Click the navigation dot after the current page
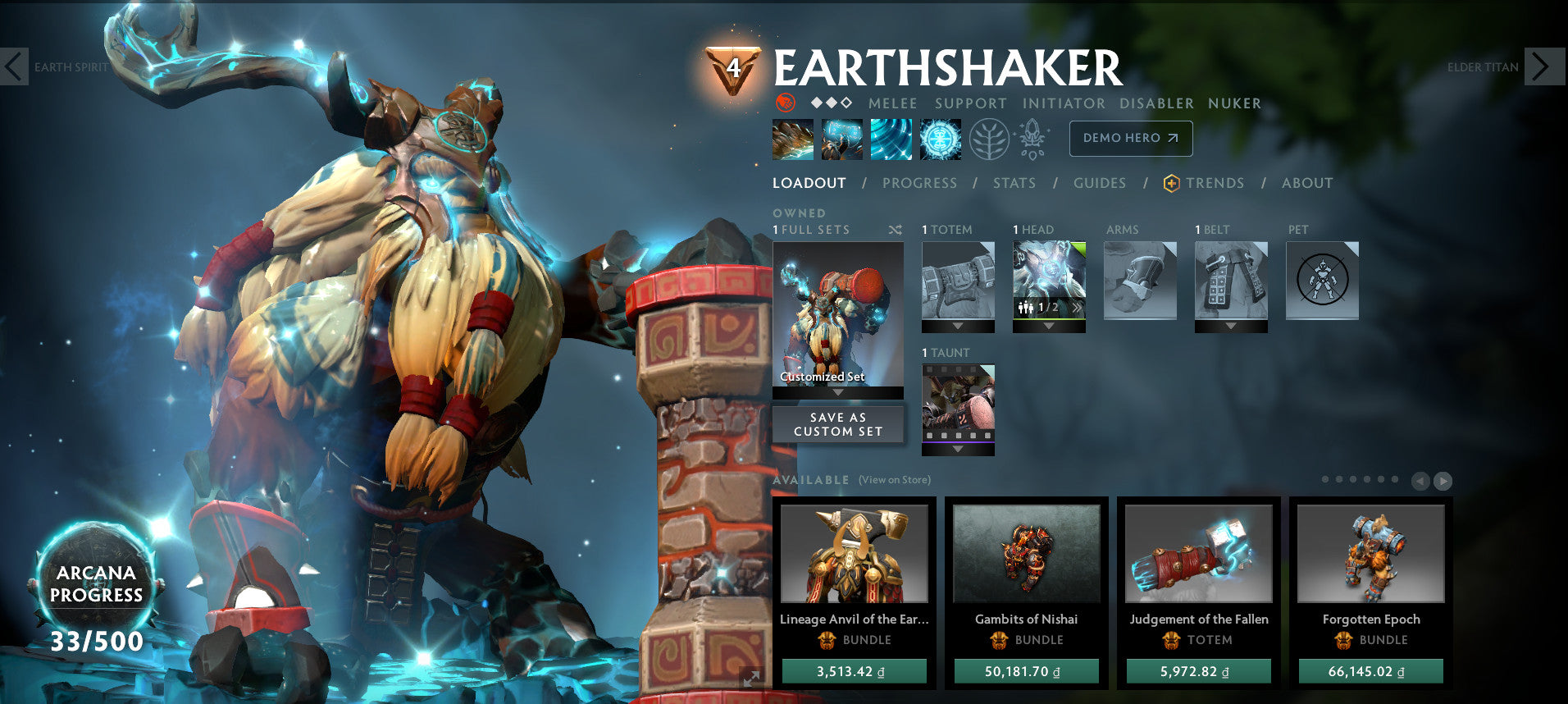The image size is (1568, 704). point(1338,478)
